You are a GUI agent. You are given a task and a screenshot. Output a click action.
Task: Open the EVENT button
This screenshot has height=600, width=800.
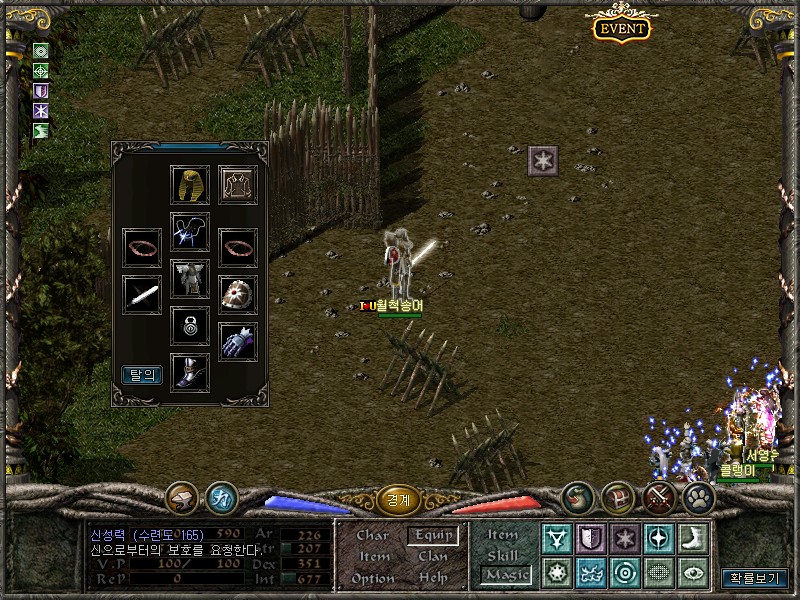621,28
